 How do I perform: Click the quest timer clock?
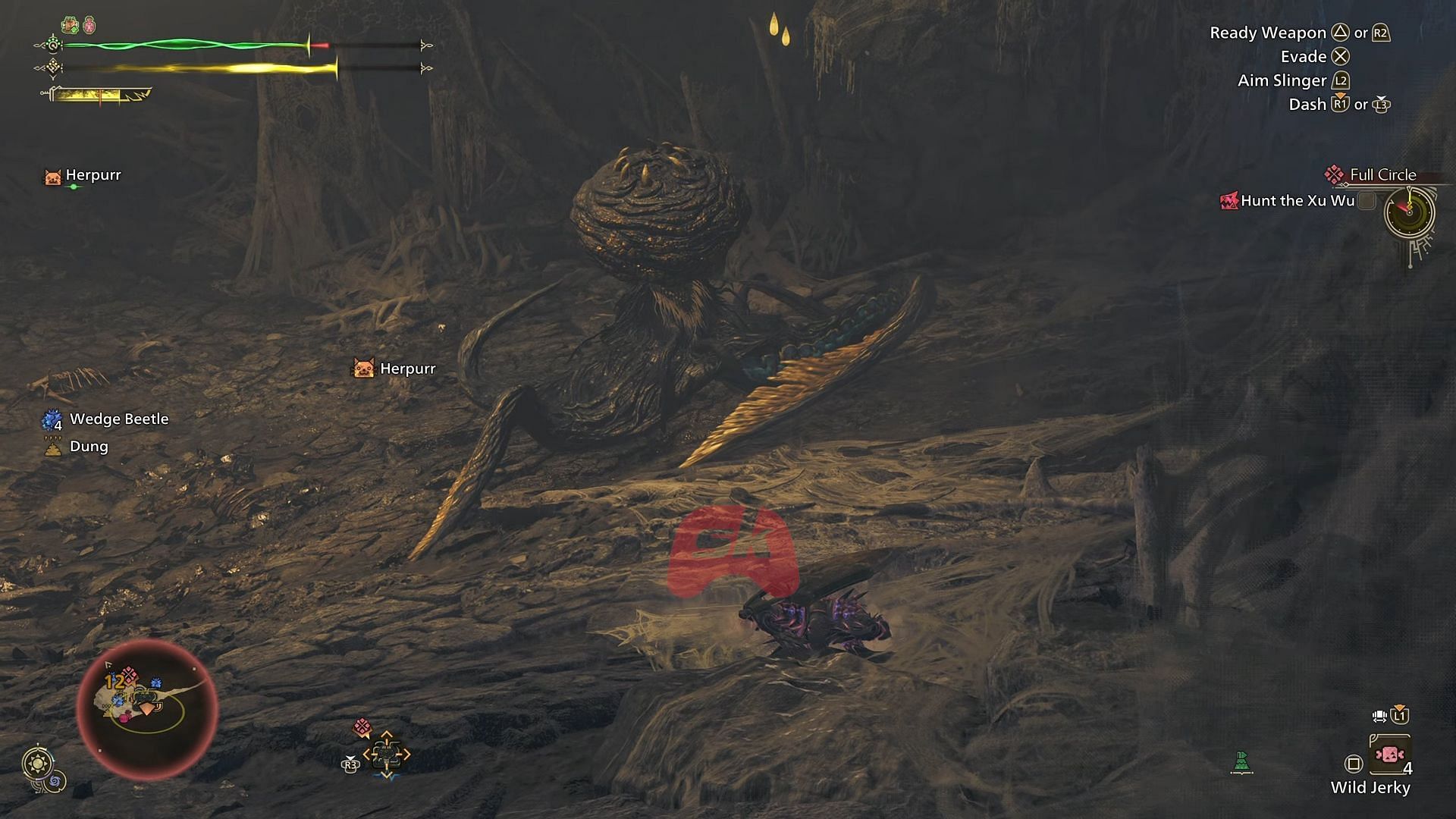point(1409,212)
